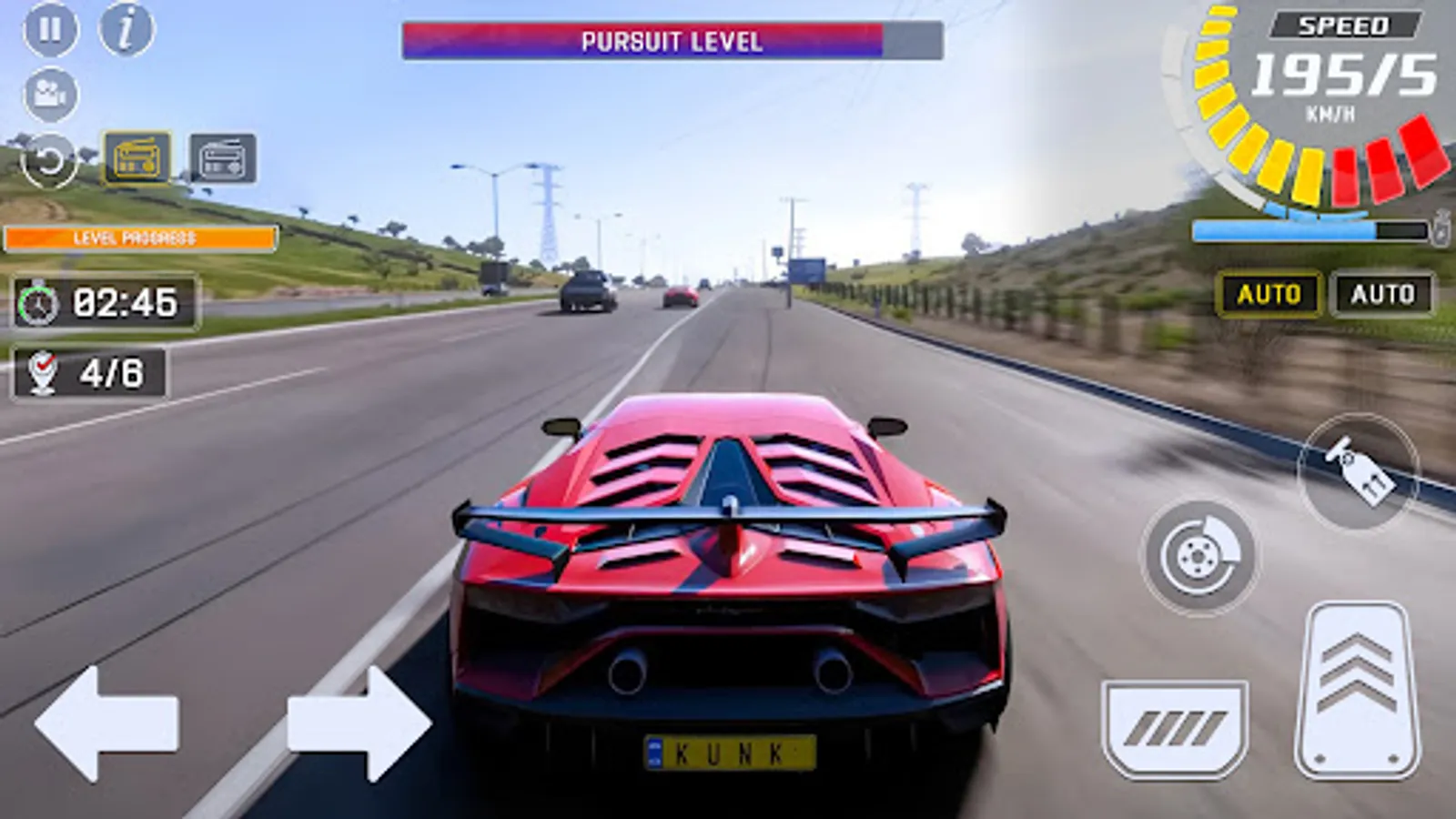Select the Level Progress header
The image size is (1456, 819).
(x=138, y=239)
